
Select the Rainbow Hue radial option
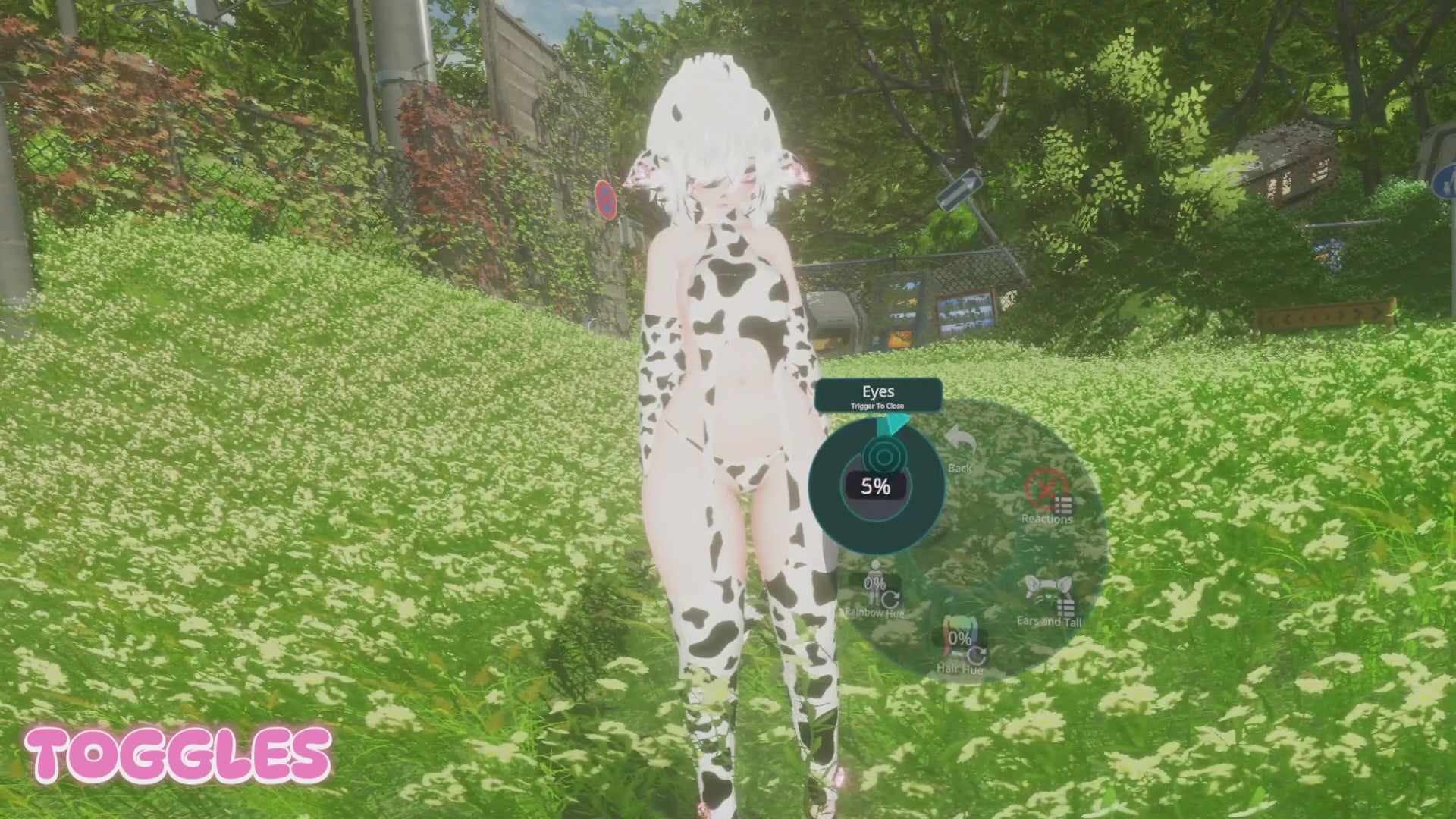875,590
